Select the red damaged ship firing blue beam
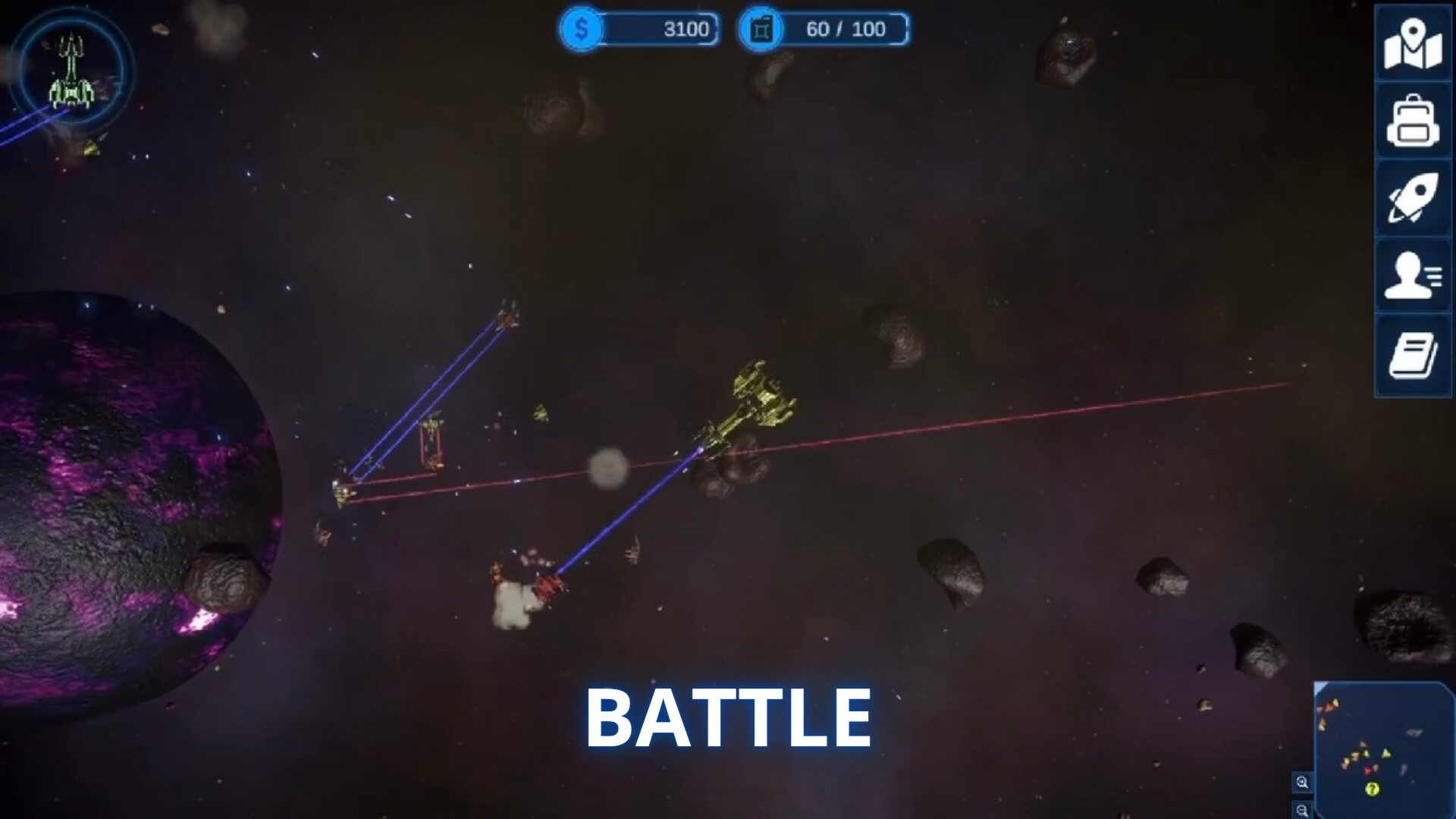Viewport: 1456px width, 819px height. tap(548, 588)
